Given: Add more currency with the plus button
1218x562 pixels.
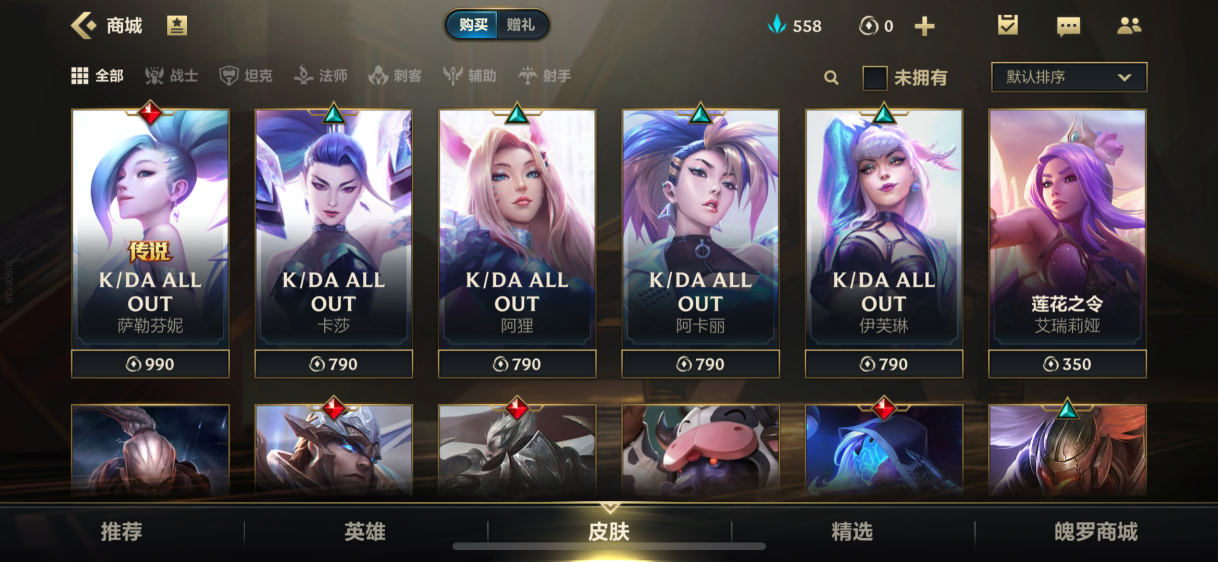Looking at the screenshot, I should coord(925,26).
